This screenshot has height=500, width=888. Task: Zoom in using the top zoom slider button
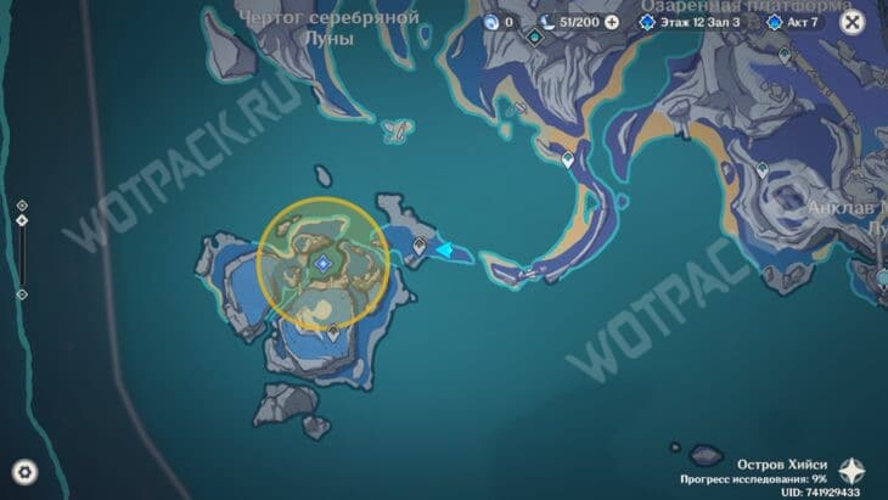22,205
